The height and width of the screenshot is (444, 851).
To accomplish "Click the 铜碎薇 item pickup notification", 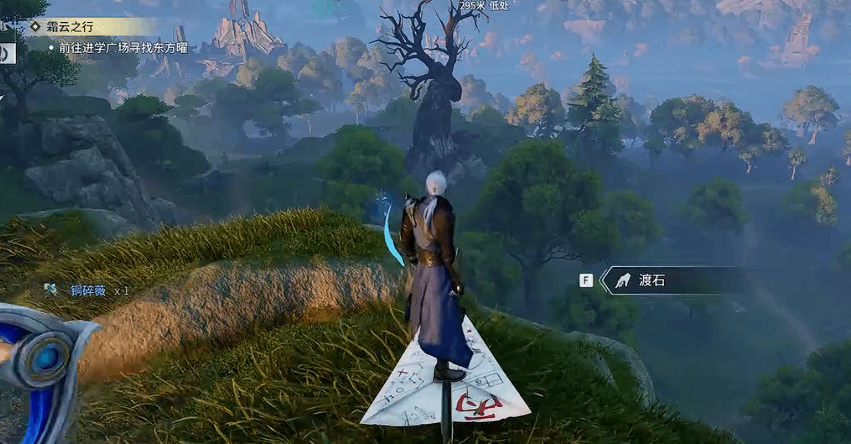I will [x=88, y=290].
